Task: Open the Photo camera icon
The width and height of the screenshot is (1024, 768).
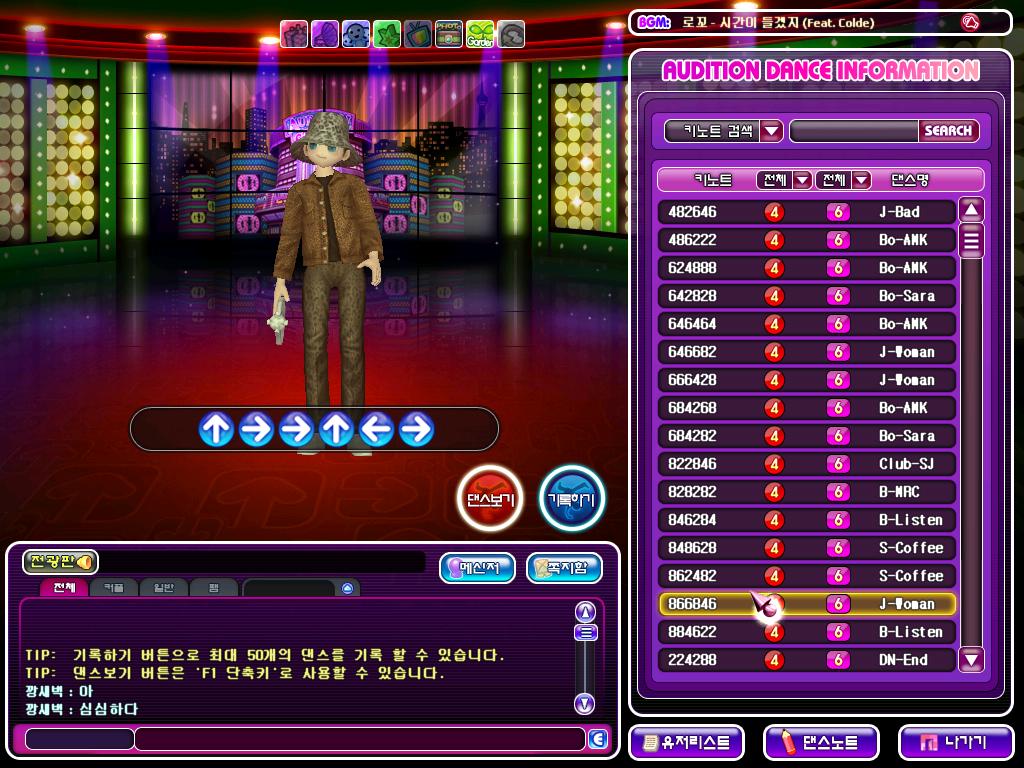Action: click(449, 34)
